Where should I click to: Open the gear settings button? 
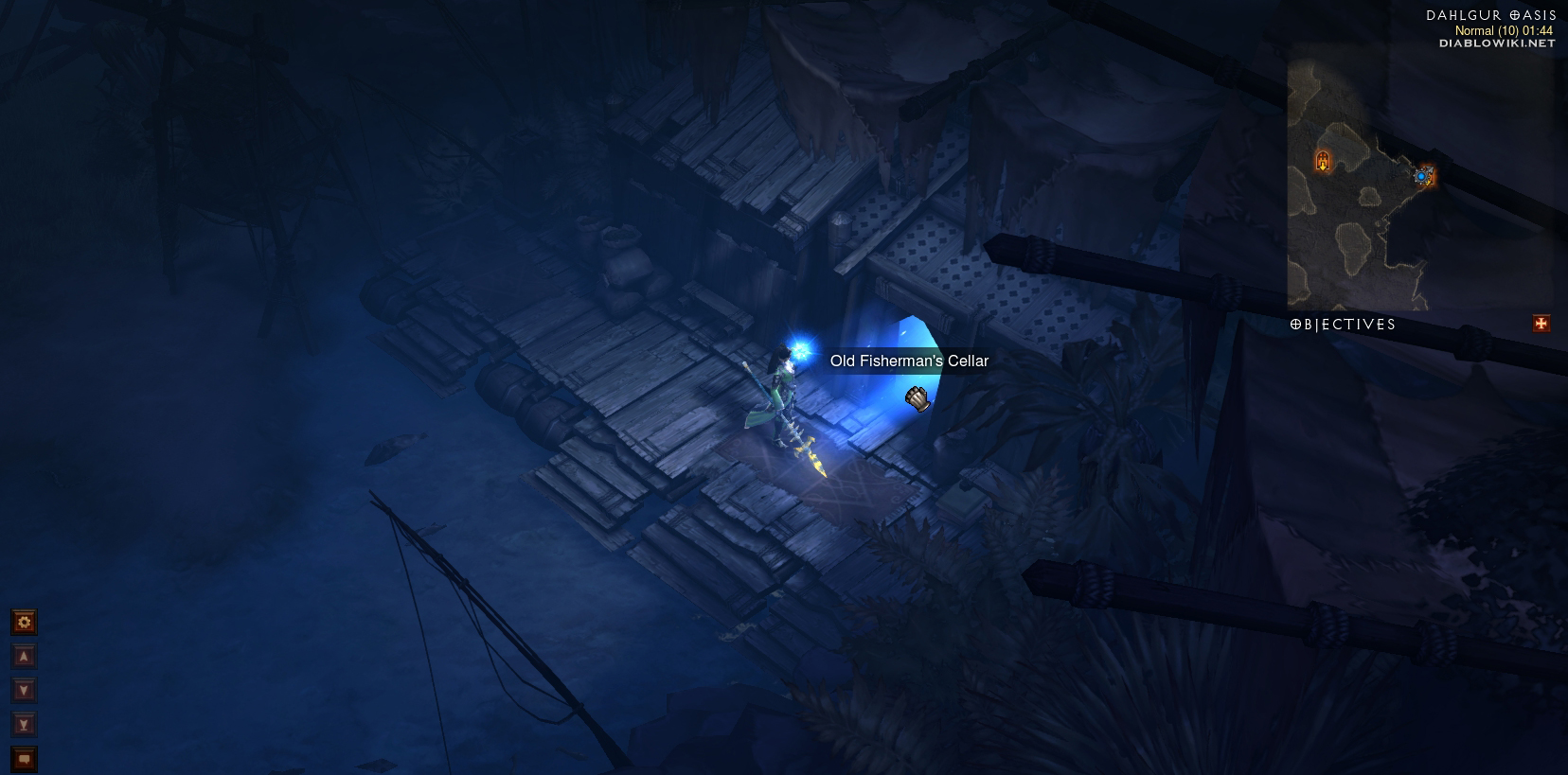[24, 622]
